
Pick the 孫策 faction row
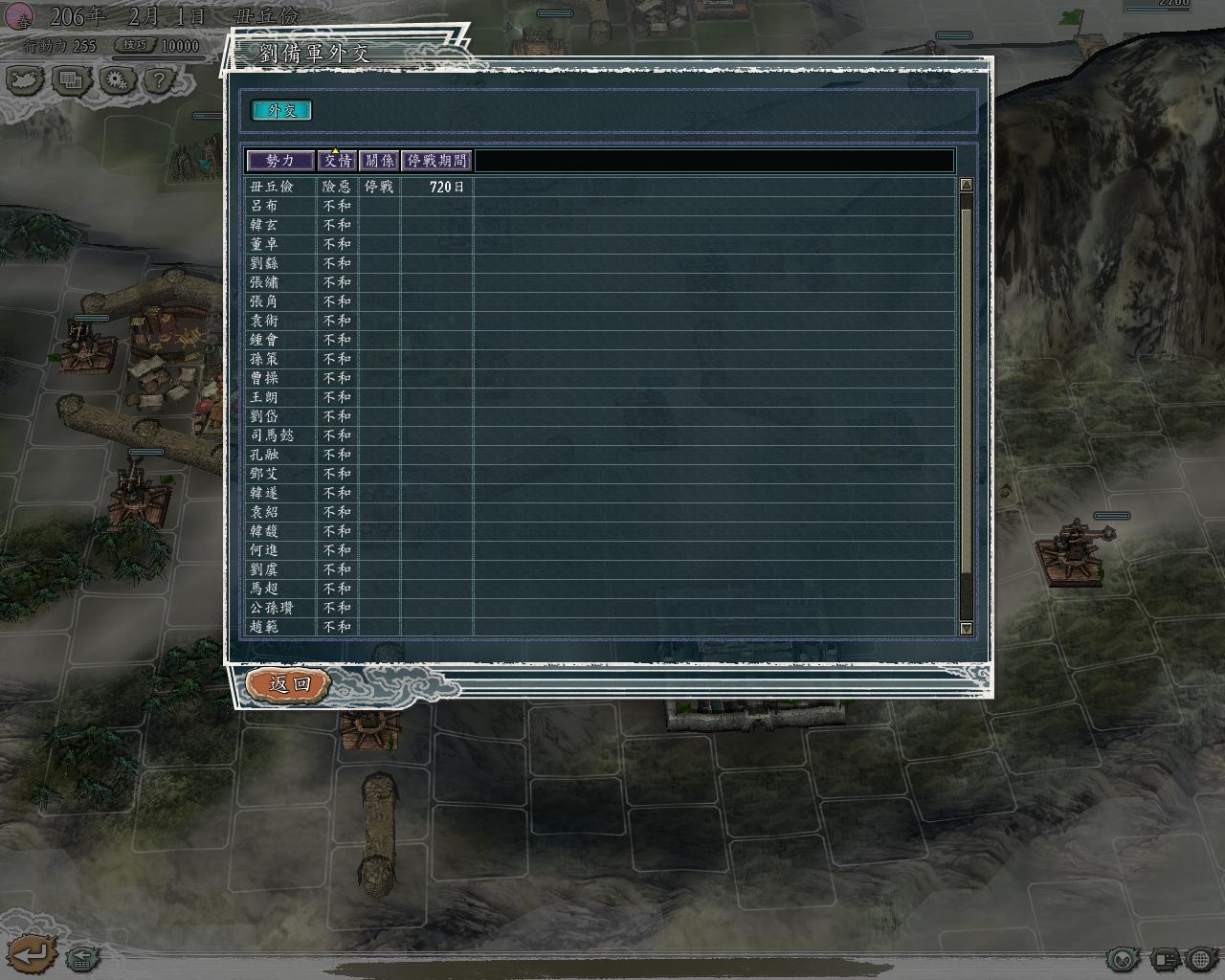[x=264, y=359]
